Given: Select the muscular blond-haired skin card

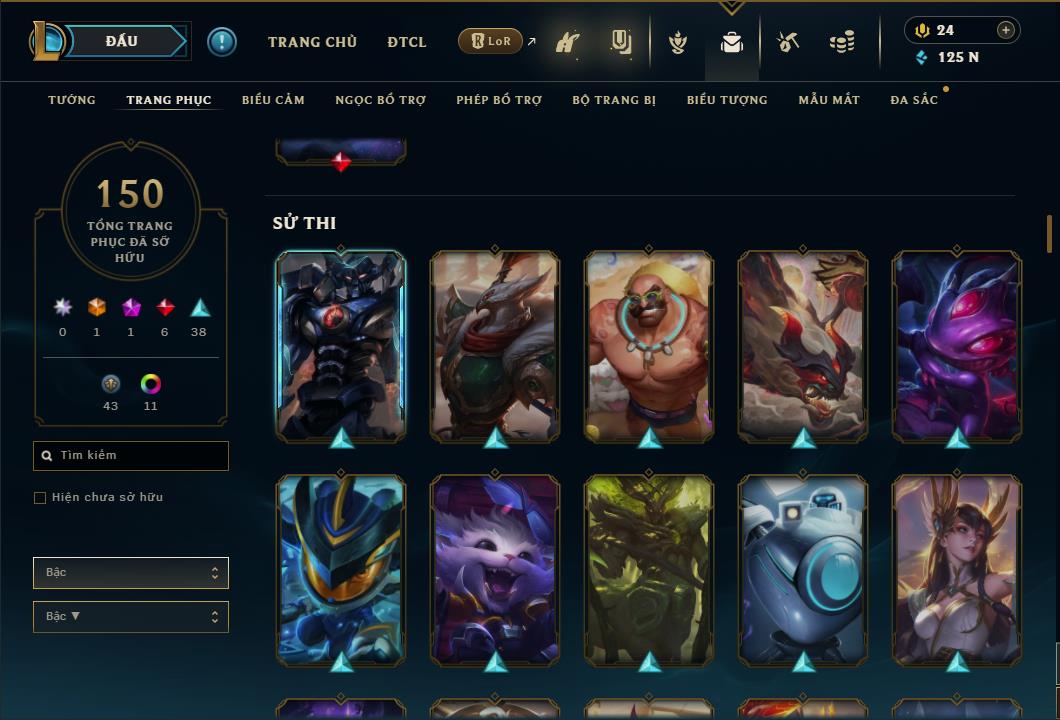Looking at the screenshot, I should (649, 346).
